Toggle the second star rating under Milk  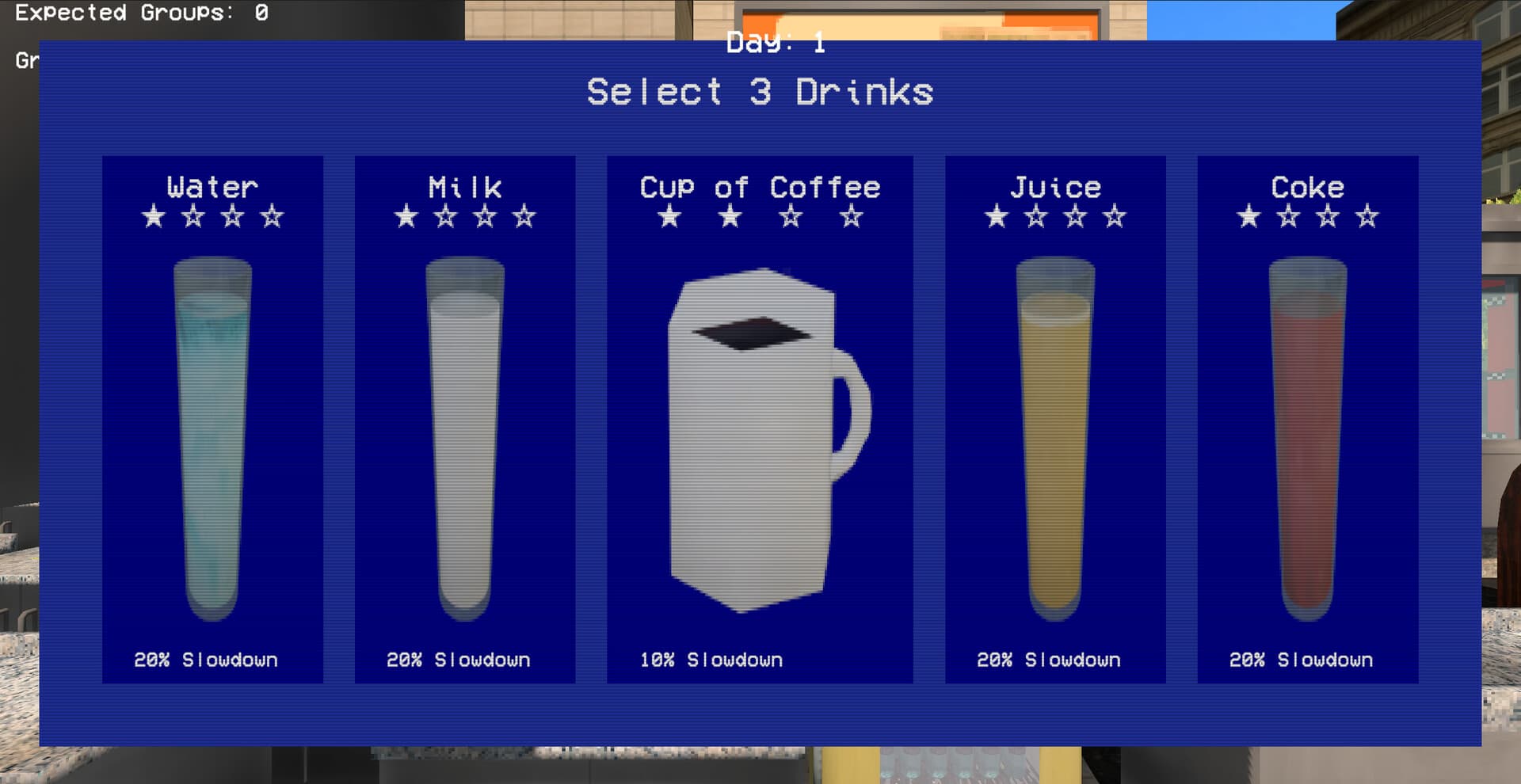tap(444, 215)
